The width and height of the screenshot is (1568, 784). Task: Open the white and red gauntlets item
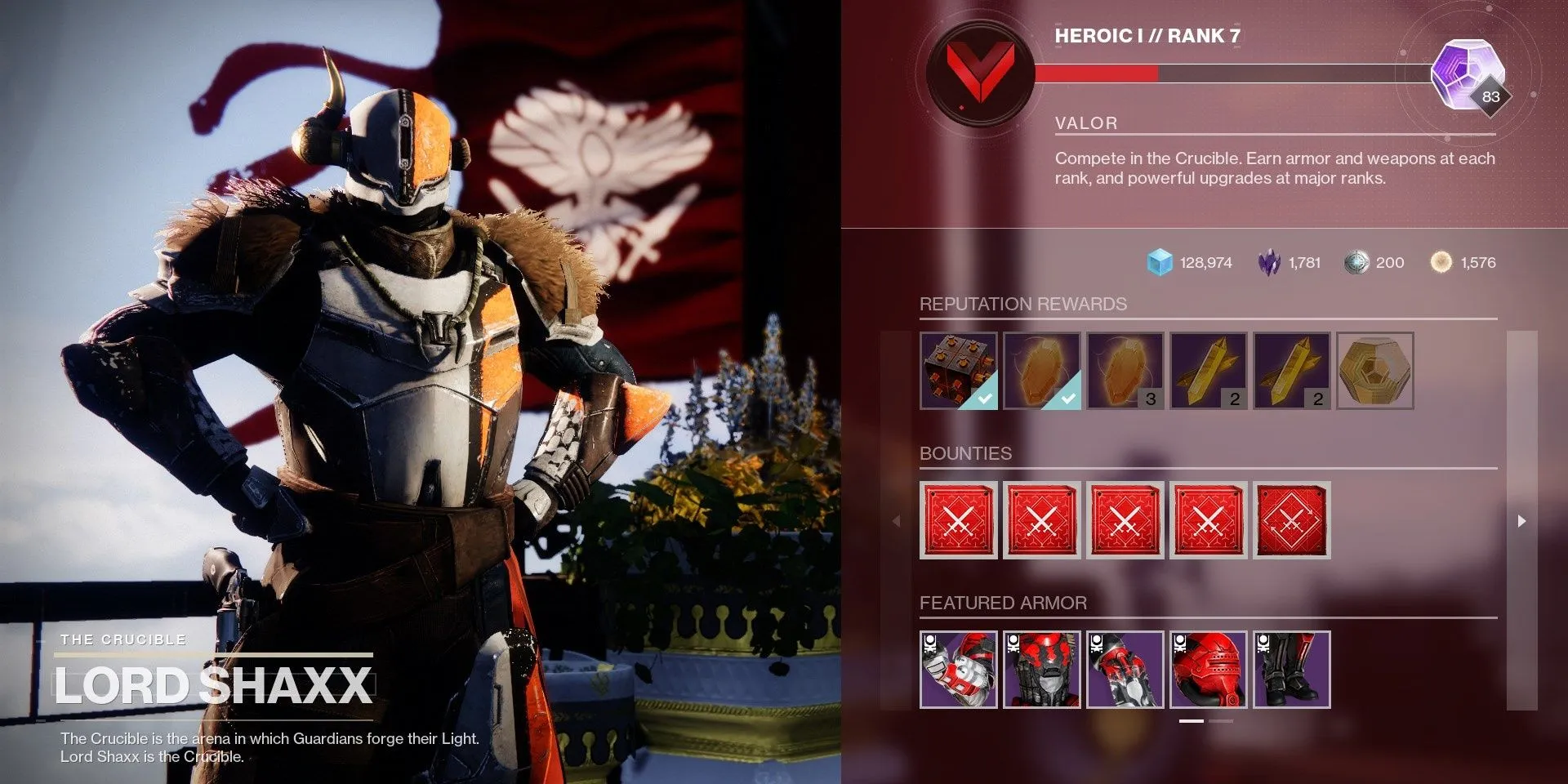pyautogui.click(x=959, y=670)
